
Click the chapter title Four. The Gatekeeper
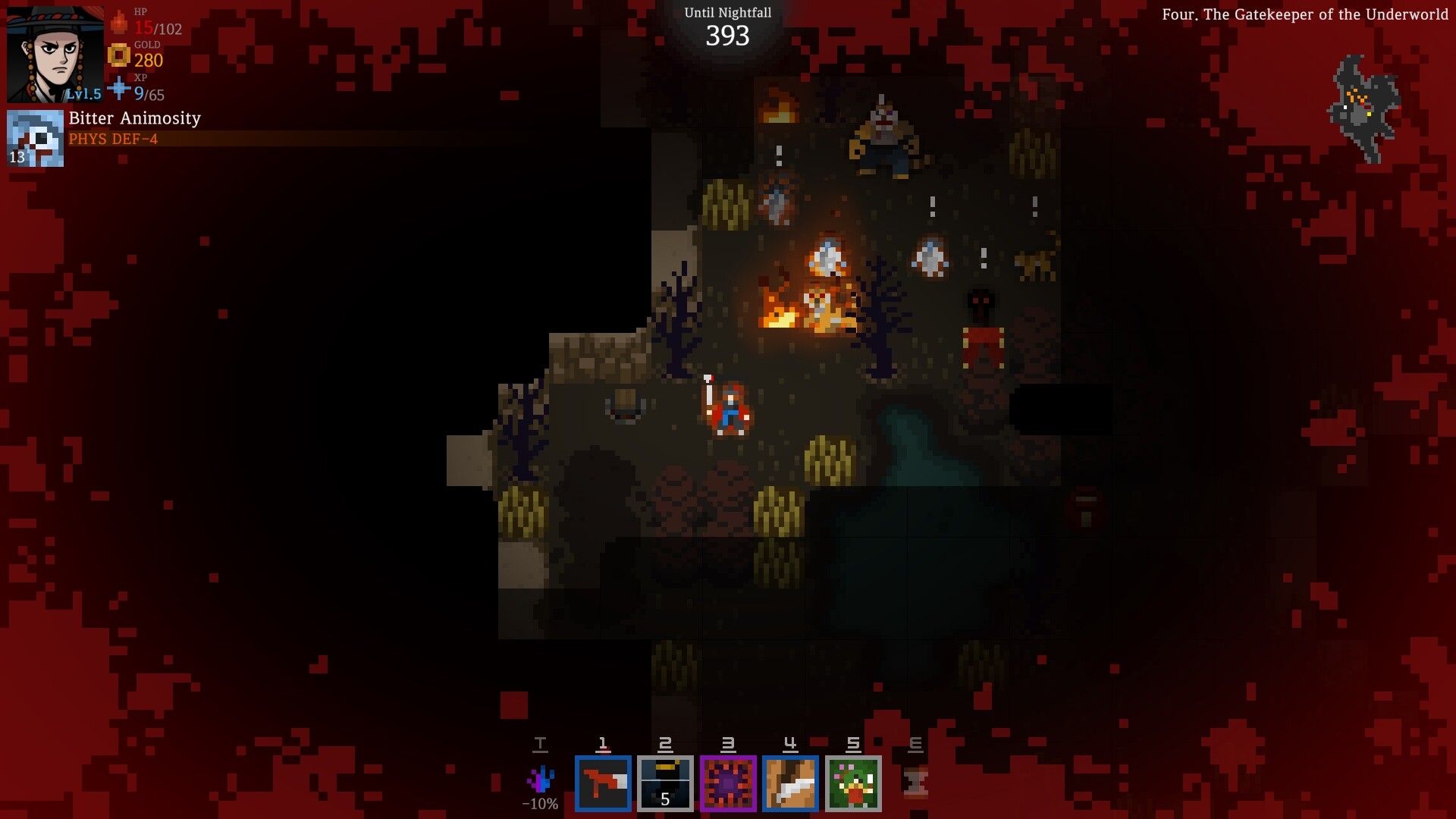(x=1306, y=14)
